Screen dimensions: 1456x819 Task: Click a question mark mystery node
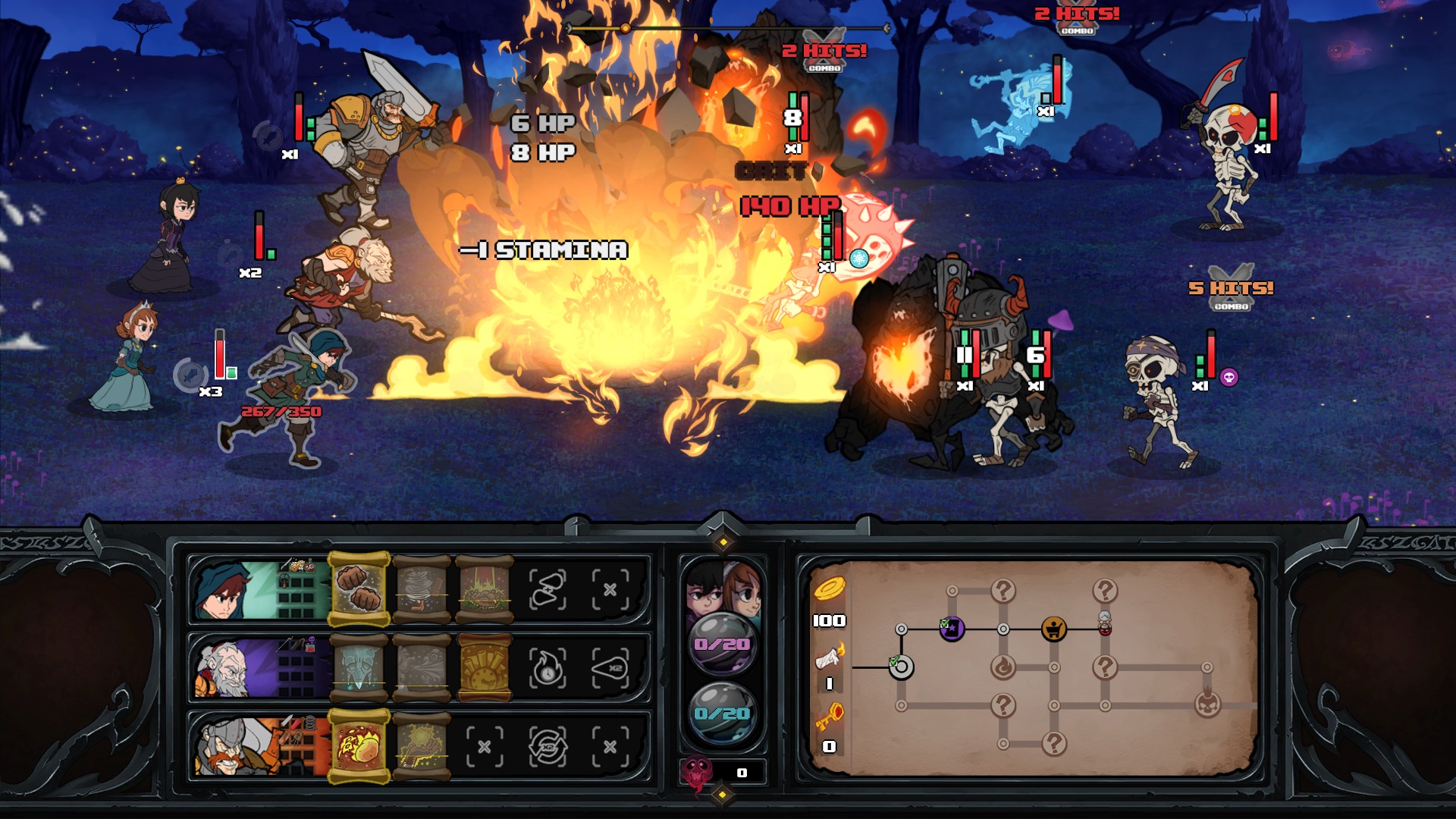point(1004,591)
